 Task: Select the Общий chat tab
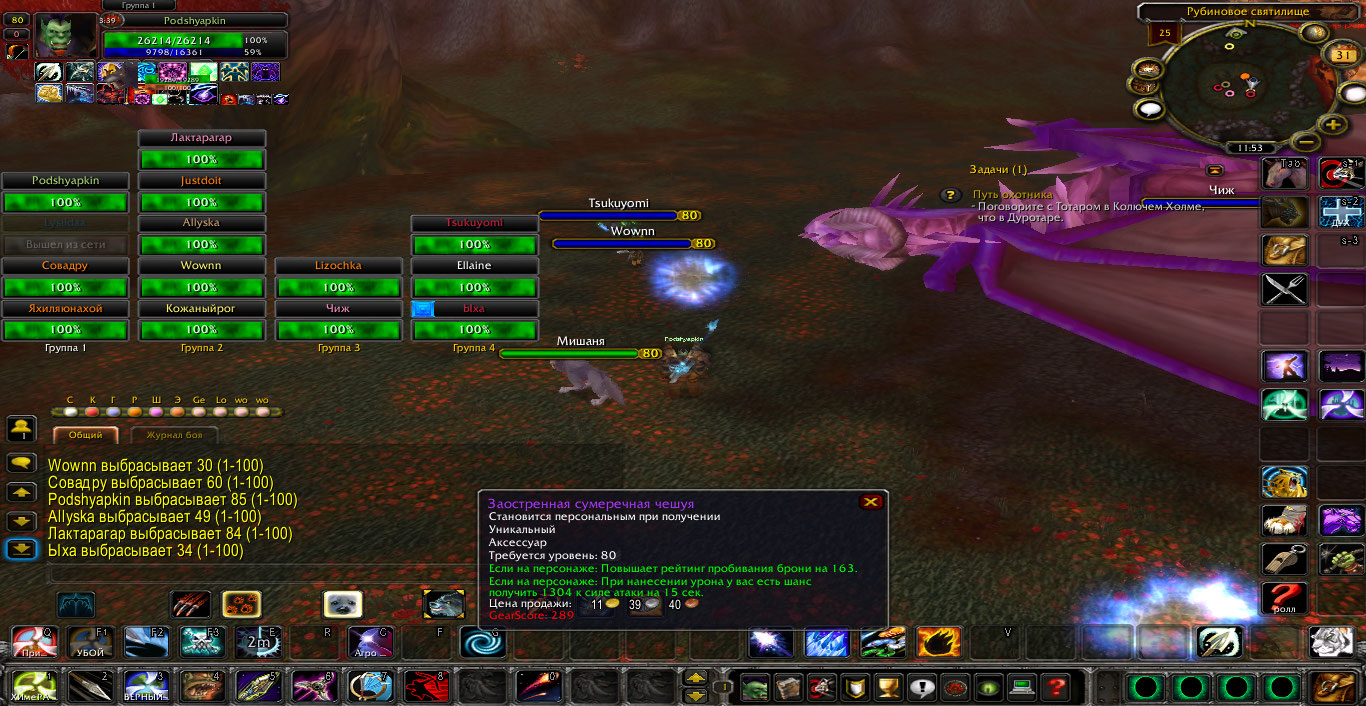[85, 435]
